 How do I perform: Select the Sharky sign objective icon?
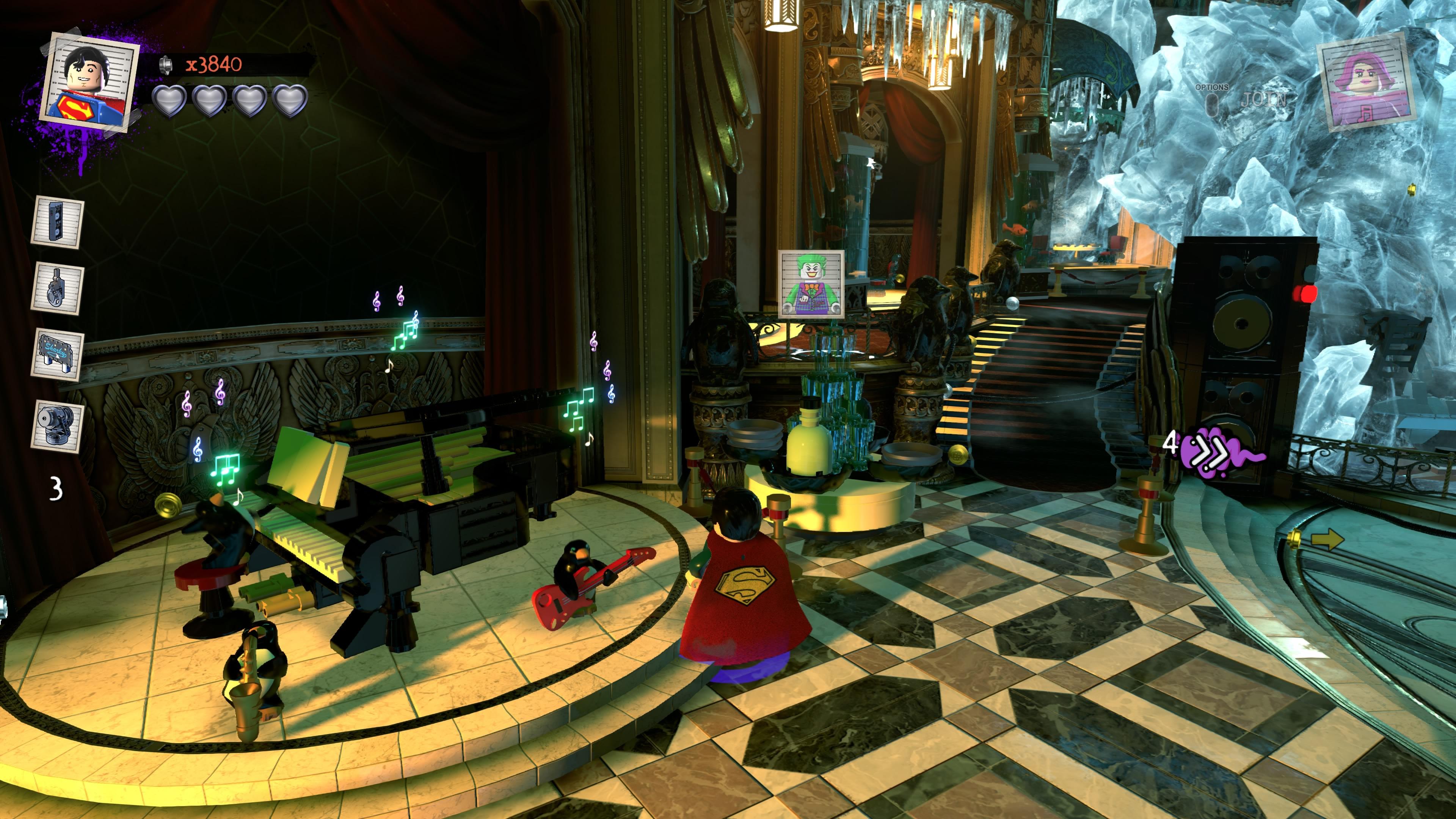point(58,355)
